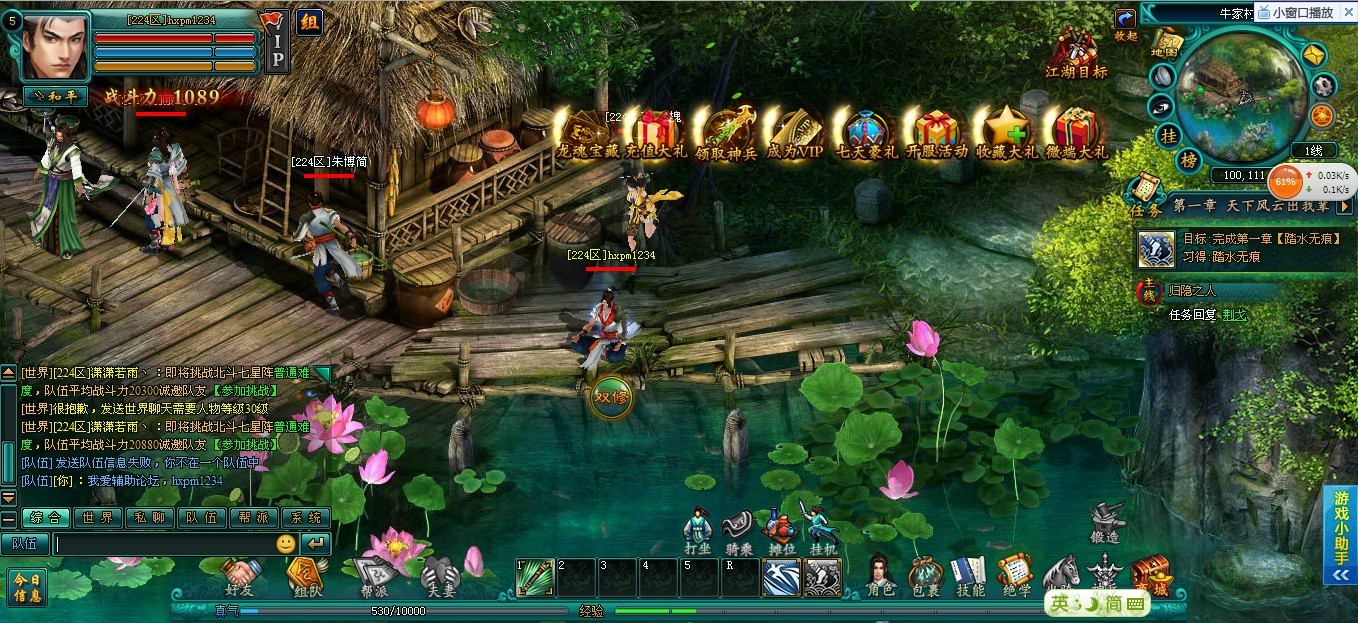This screenshot has height=623, width=1358.
Task: Click the chat message input box
Action: pos(163,544)
